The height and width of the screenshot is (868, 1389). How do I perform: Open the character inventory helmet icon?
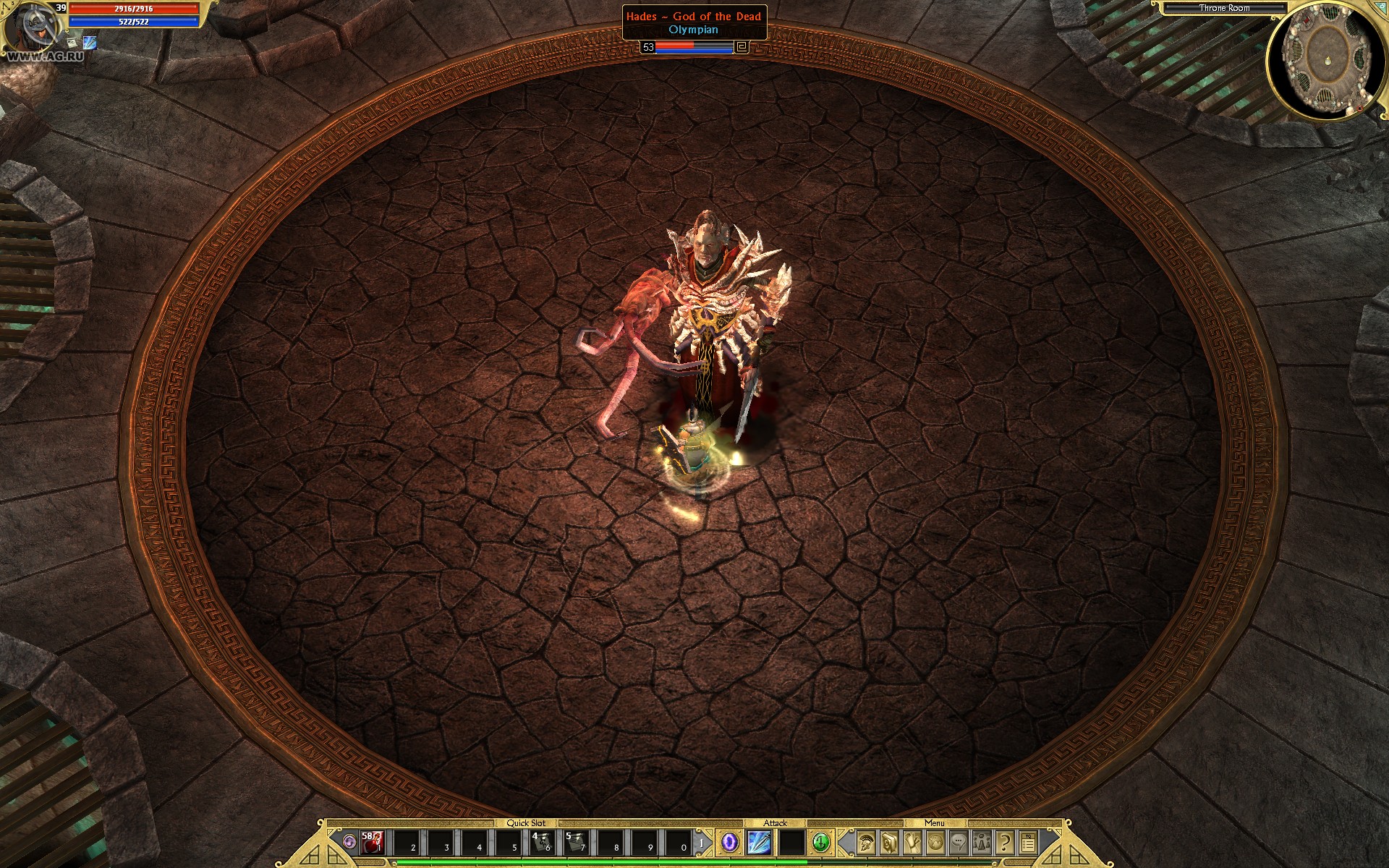point(865,843)
